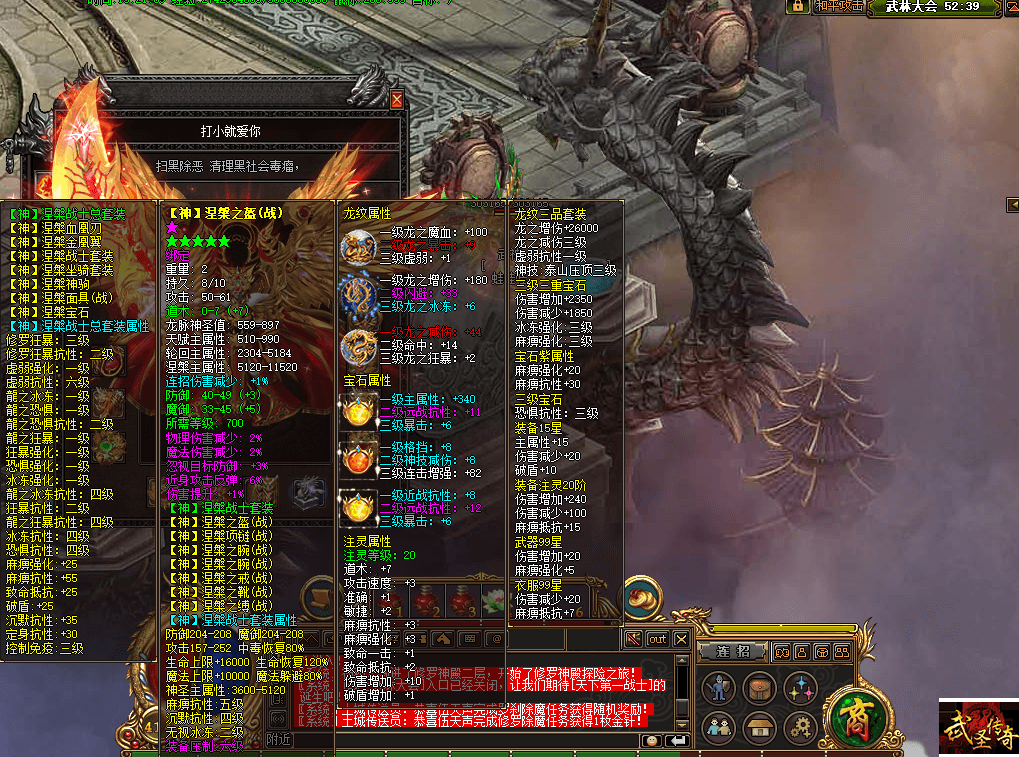1019x757 pixels.
Task: Open the 连招 combo panel
Action: (735, 652)
